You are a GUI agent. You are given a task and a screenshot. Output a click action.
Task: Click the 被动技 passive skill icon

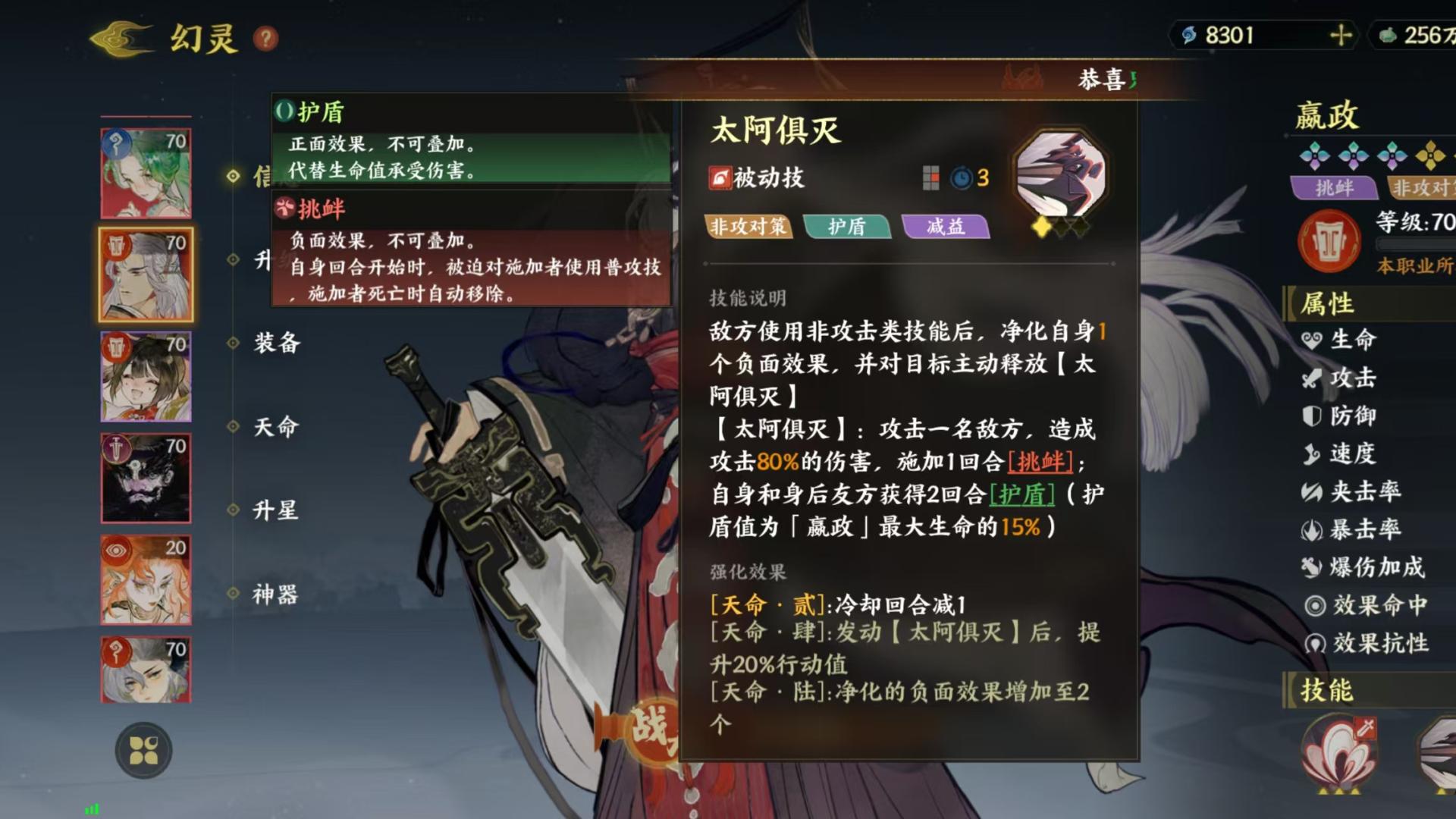pos(720,177)
